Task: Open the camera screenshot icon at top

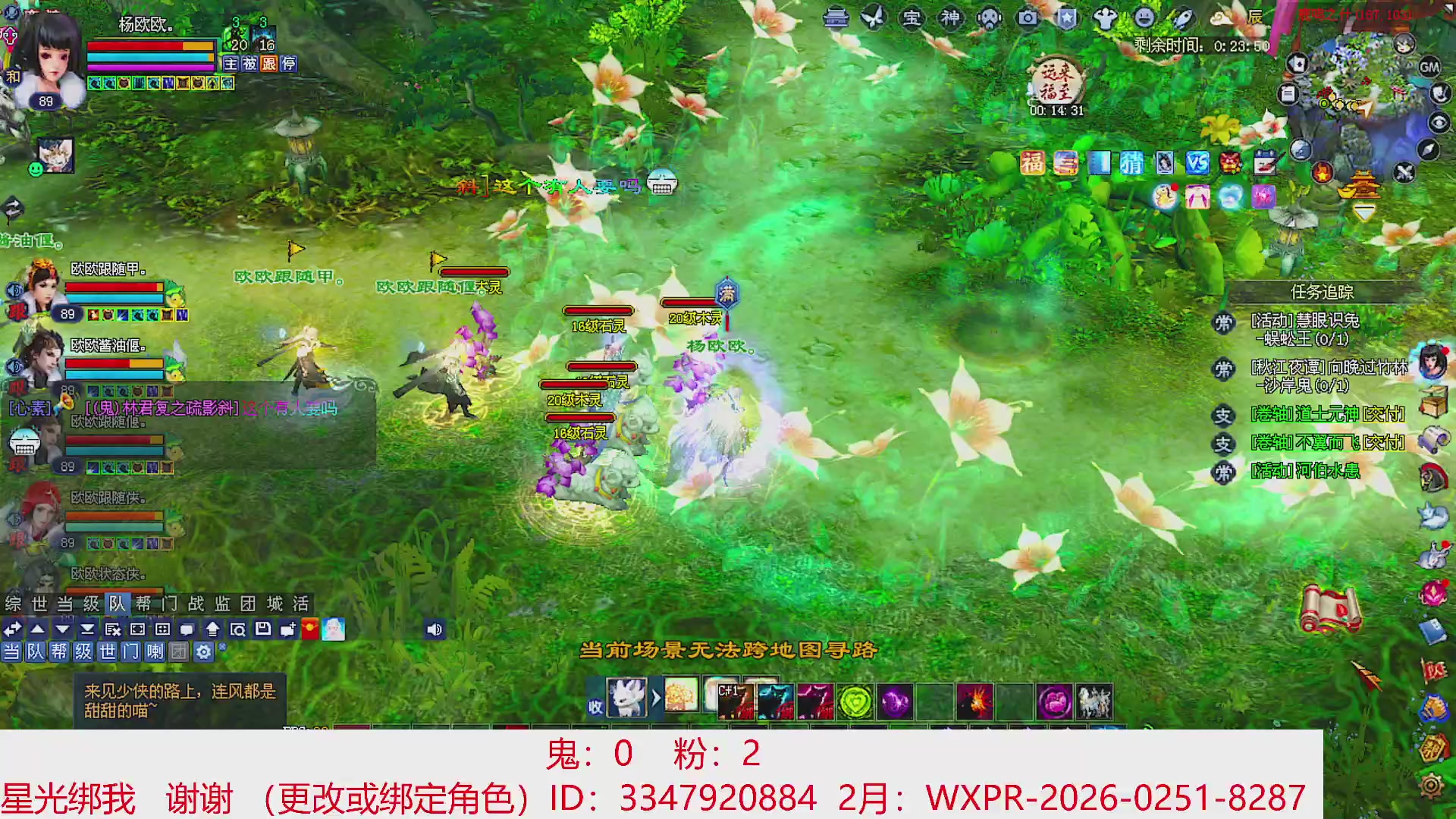Action: [x=1027, y=17]
